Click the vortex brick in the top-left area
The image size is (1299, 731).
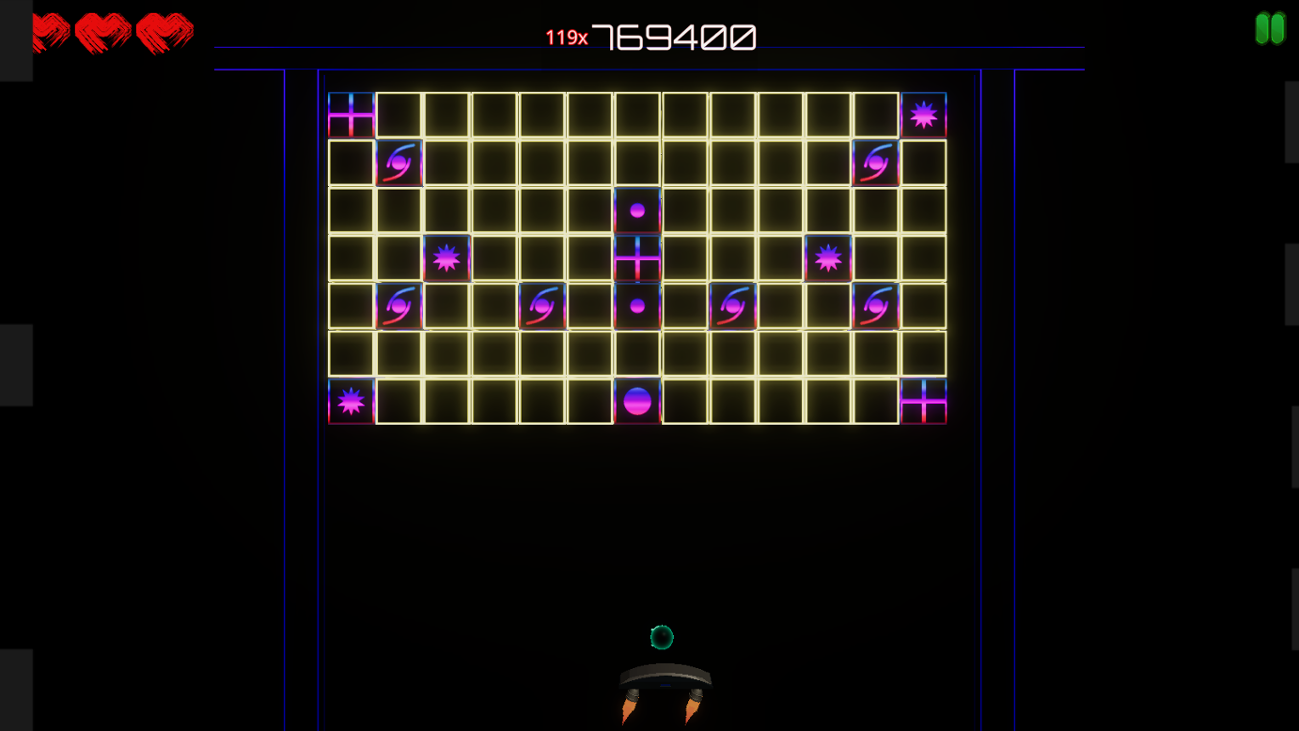[x=400, y=163]
